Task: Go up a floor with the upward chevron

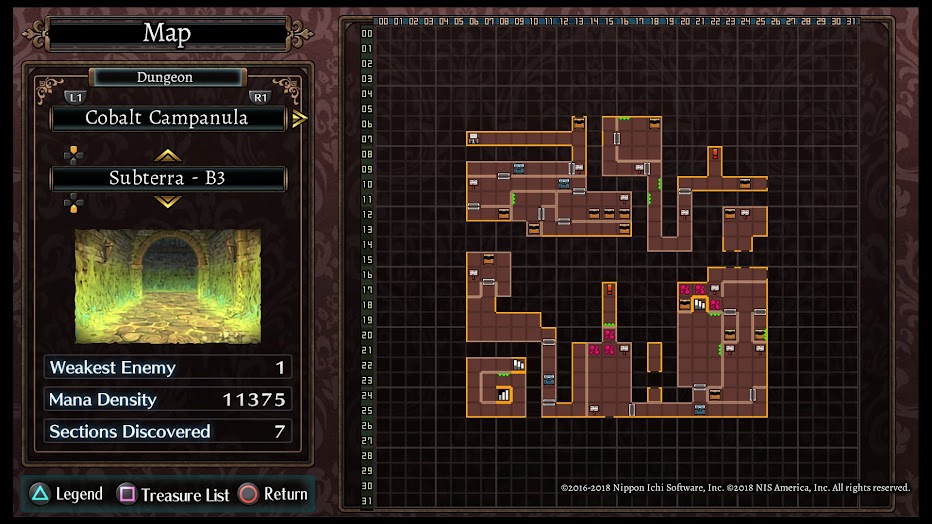Action: (167, 155)
